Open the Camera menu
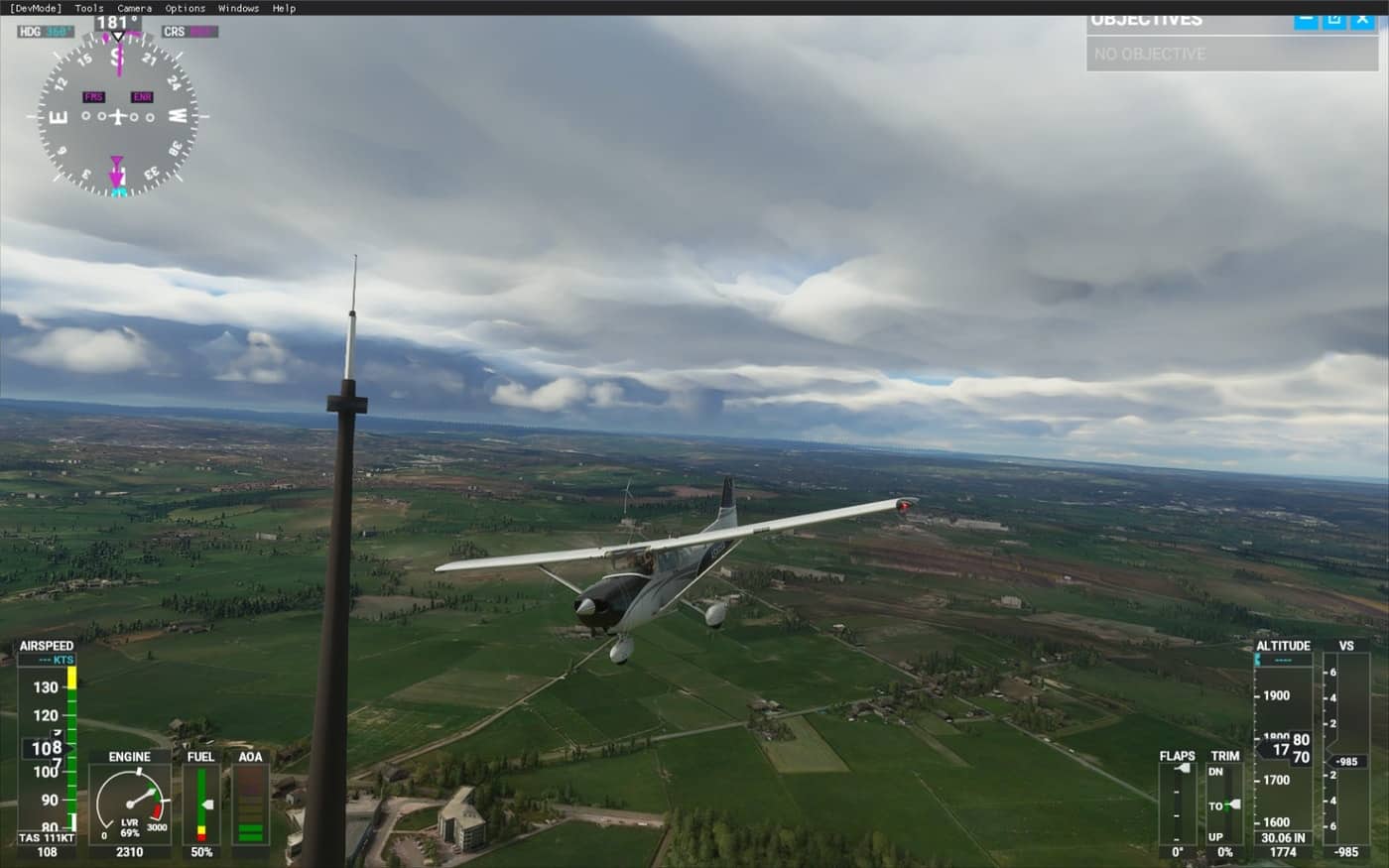The height and width of the screenshot is (868, 1389). (x=135, y=8)
